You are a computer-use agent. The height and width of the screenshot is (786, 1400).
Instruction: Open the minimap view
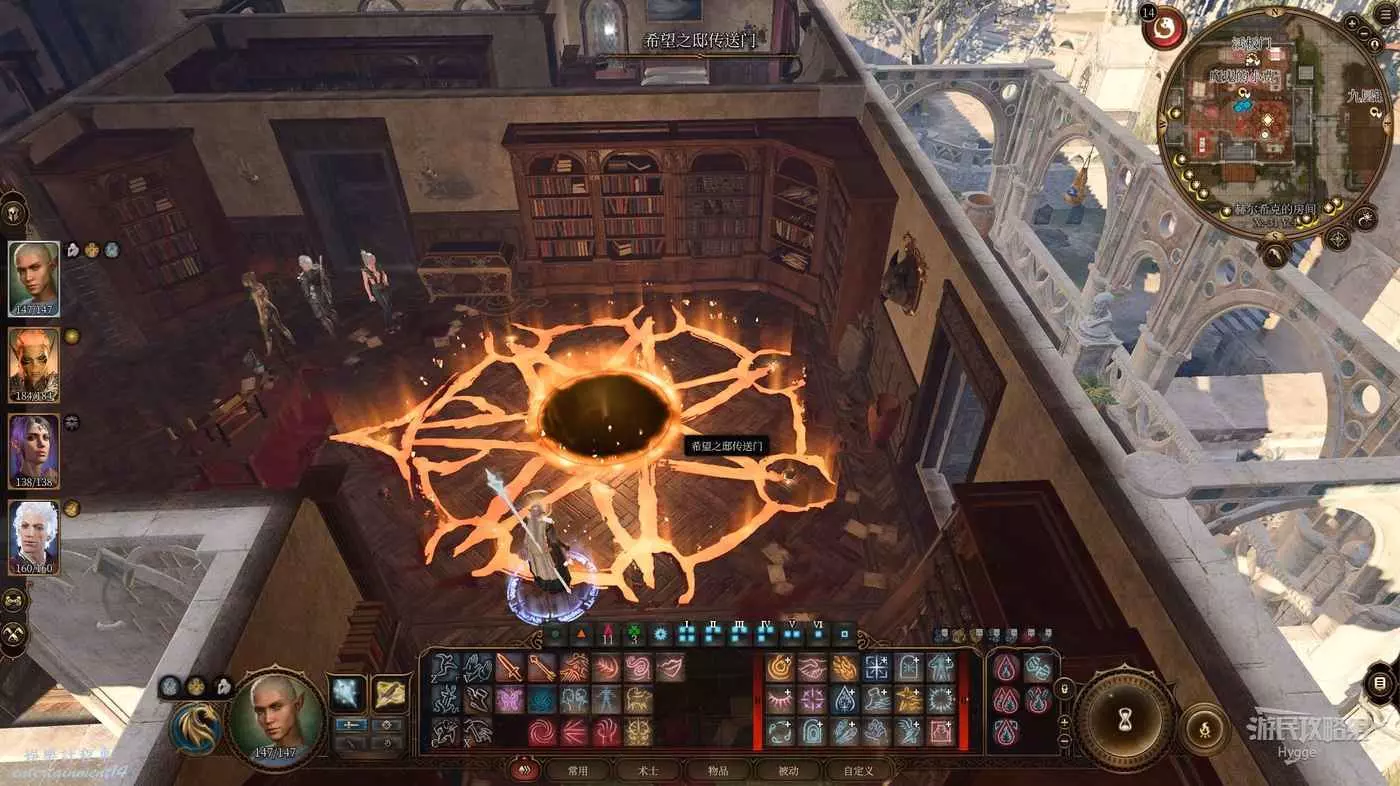(x=1265, y=120)
